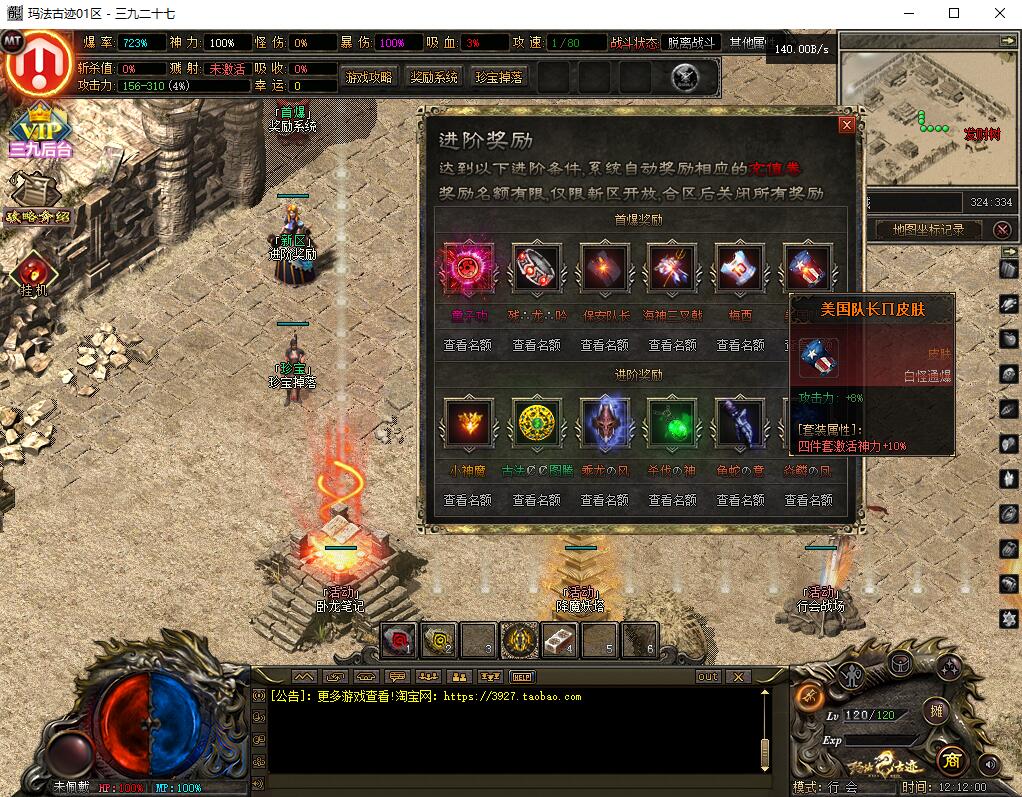
Task: View quota under the 乖龙の风 reward
Action: (x=604, y=499)
